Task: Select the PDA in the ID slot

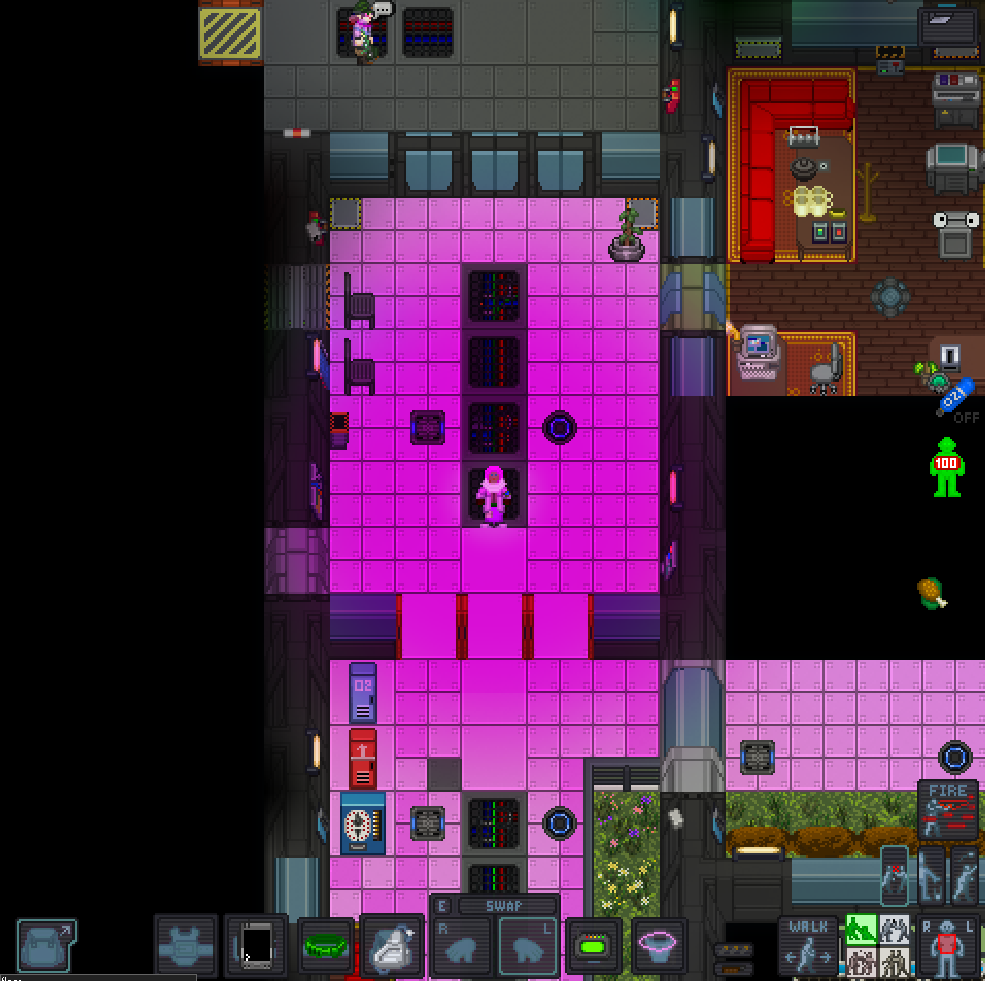Action: click(x=256, y=945)
